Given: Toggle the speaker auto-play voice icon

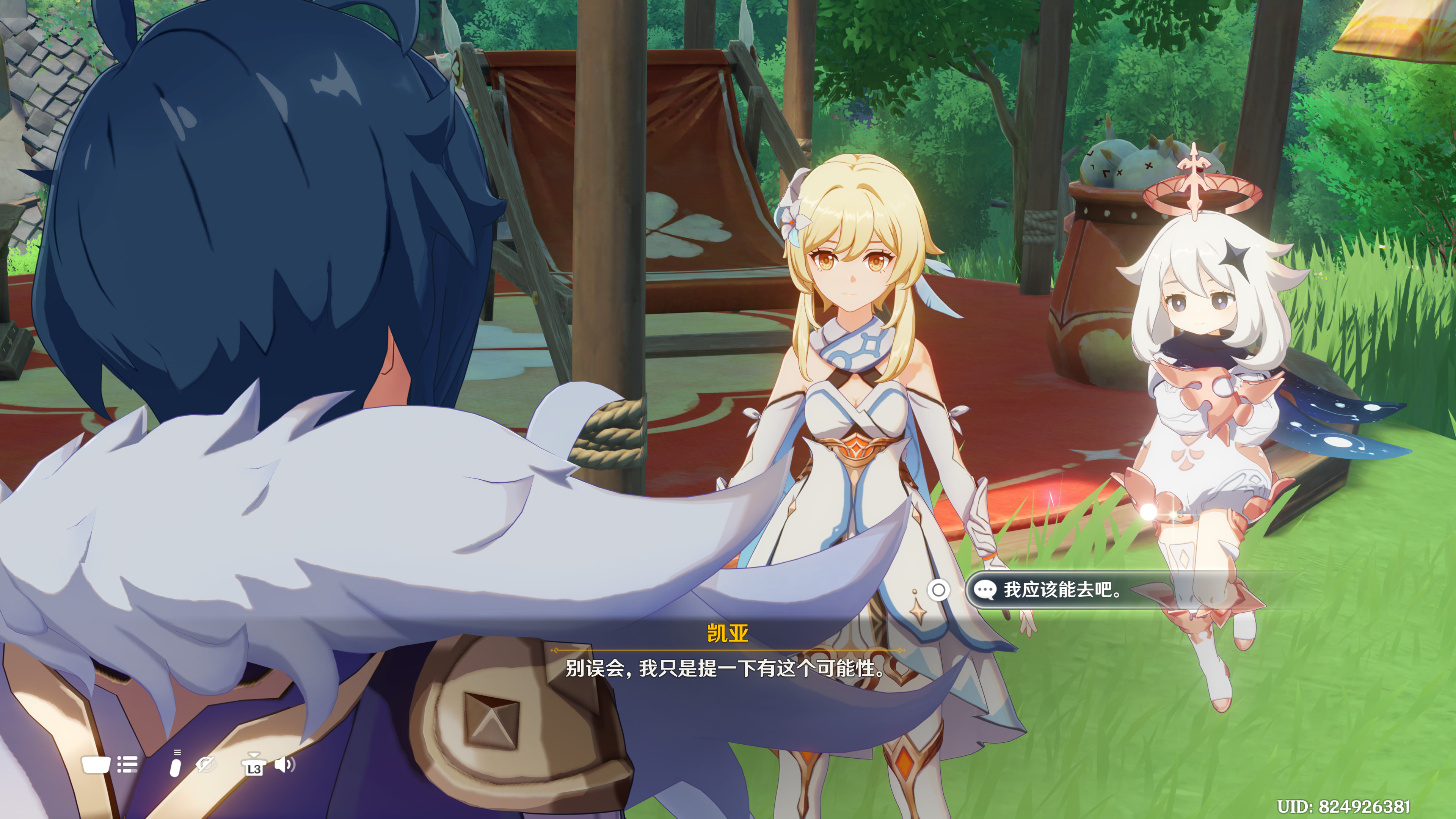Looking at the screenshot, I should pyautogui.click(x=284, y=765).
